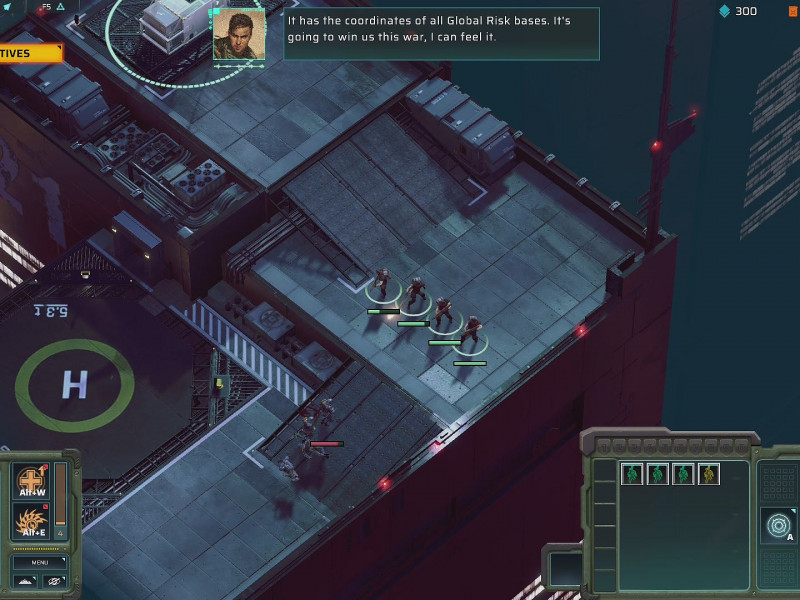
Task: Open the MENU button
Action: 39,562
